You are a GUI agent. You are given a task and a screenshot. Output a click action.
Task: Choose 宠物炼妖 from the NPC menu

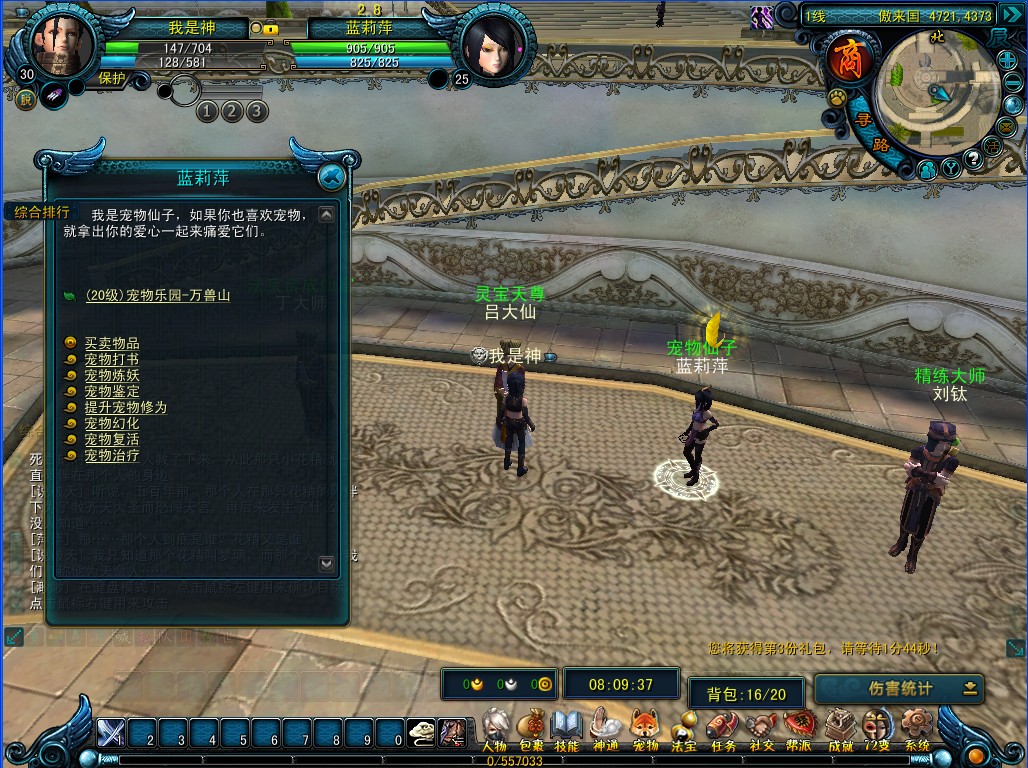(x=111, y=375)
